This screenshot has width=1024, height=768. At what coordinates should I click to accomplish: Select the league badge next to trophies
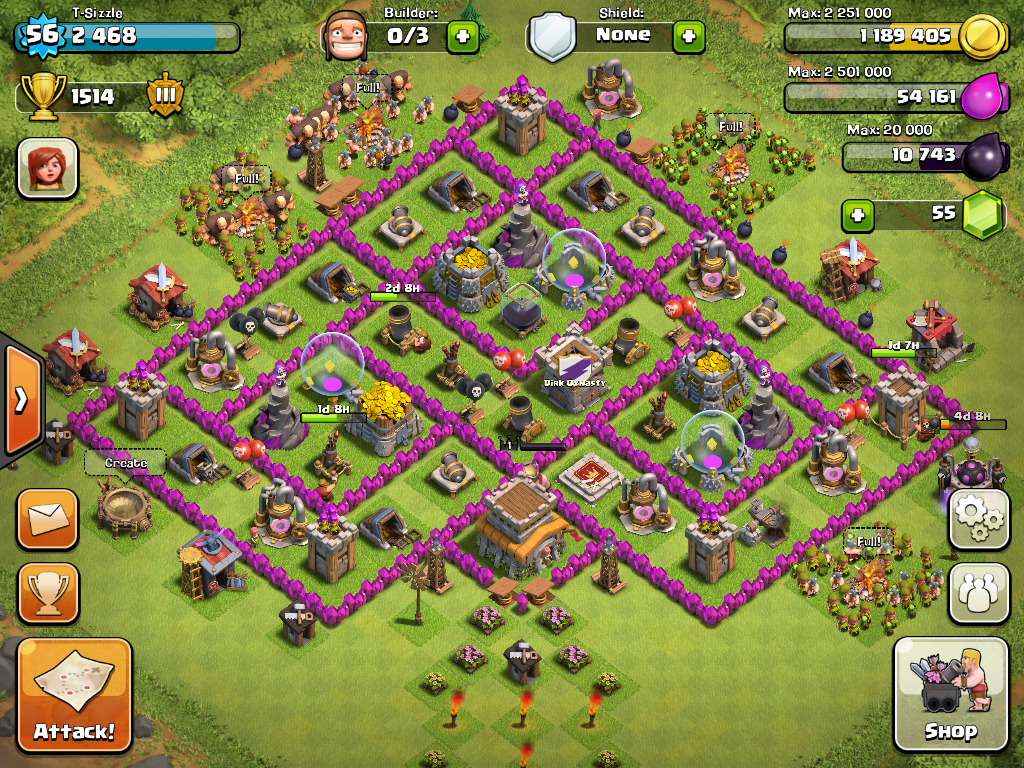tap(165, 97)
